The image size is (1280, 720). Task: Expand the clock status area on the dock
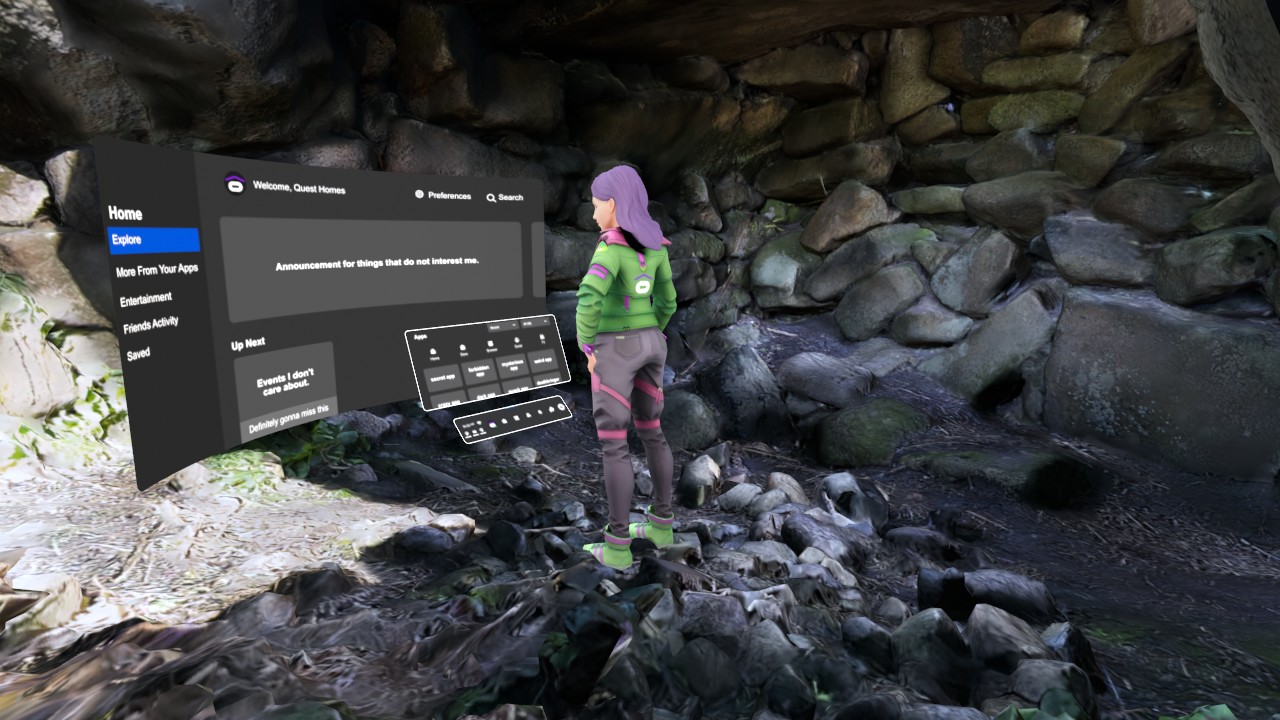(x=466, y=426)
